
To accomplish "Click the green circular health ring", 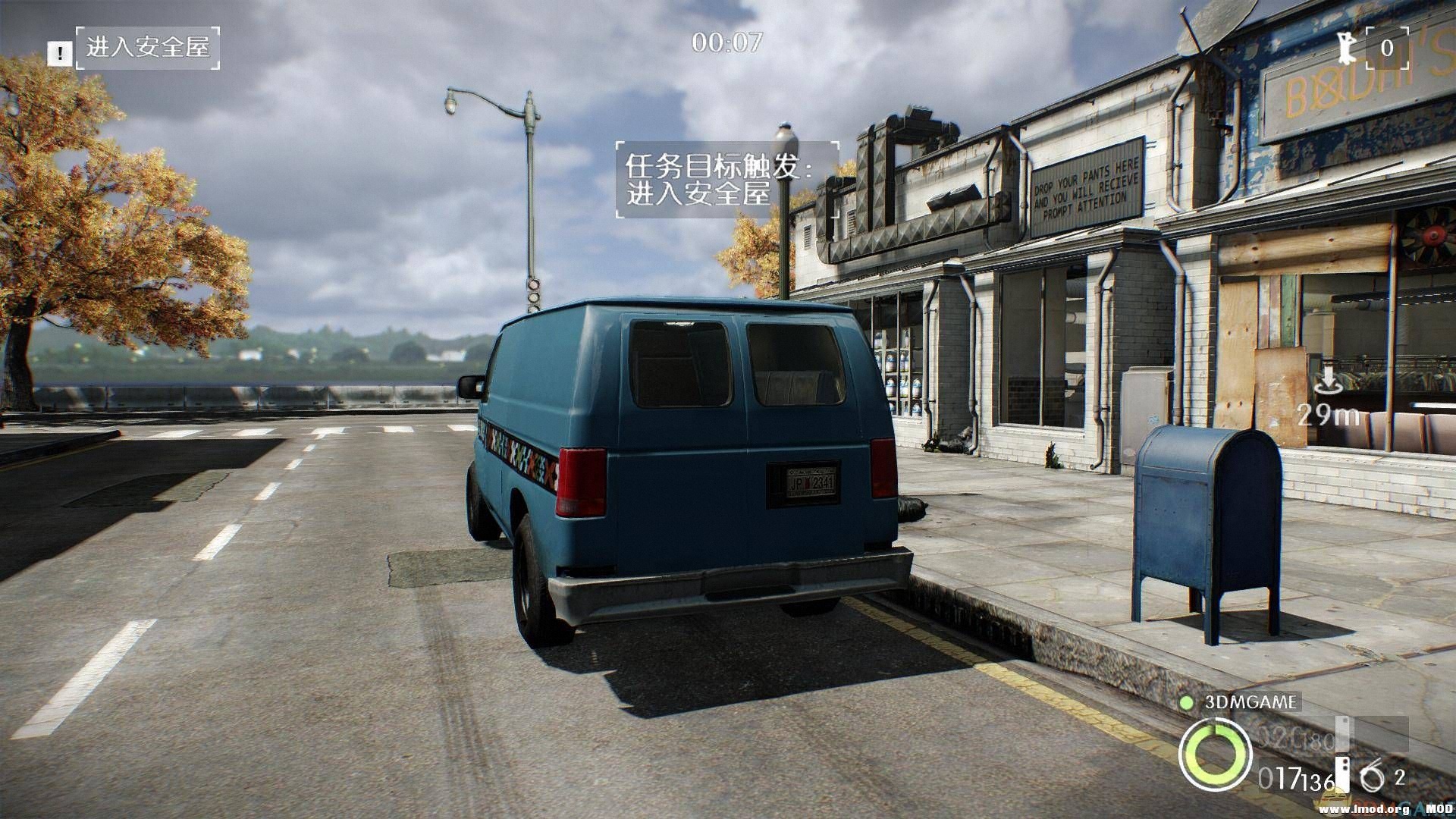I will (x=1214, y=754).
